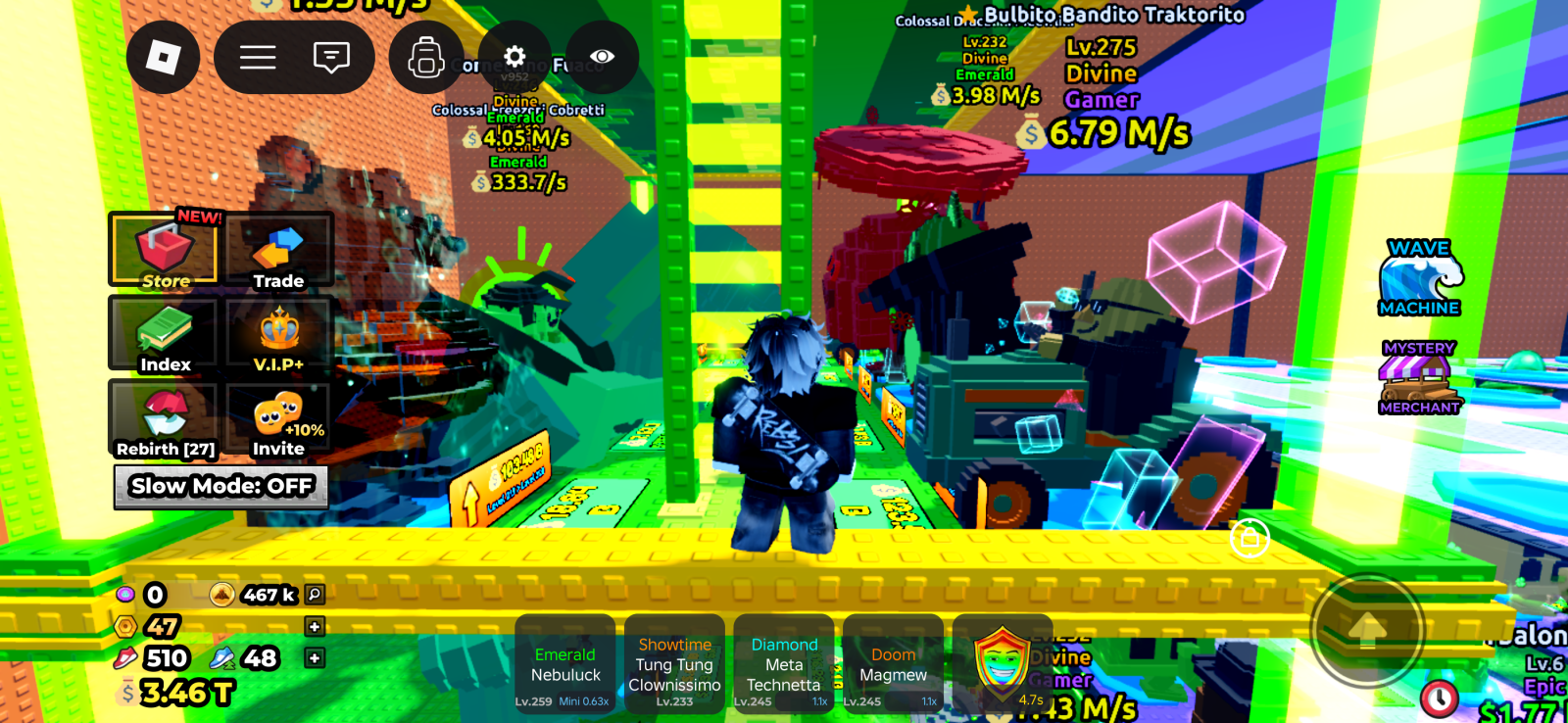
Task: Tap the jump arrow button
Action: pyautogui.click(x=1367, y=630)
